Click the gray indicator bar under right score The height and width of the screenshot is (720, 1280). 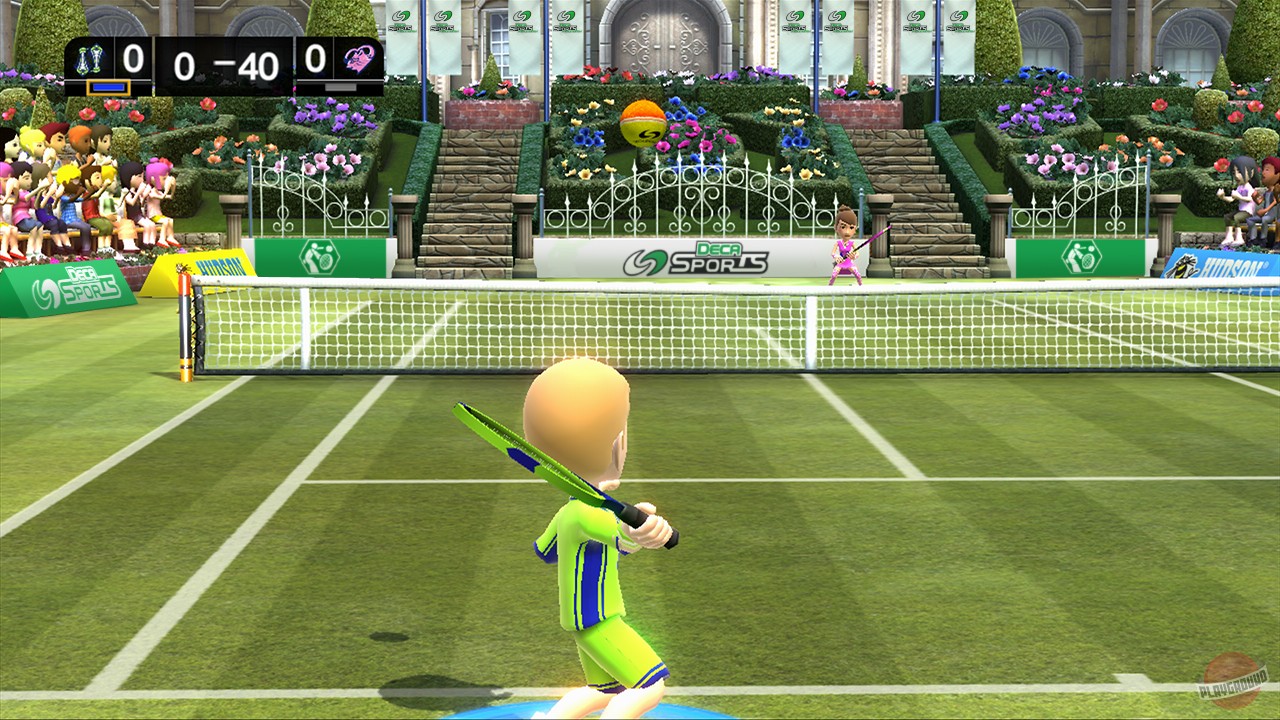point(338,88)
